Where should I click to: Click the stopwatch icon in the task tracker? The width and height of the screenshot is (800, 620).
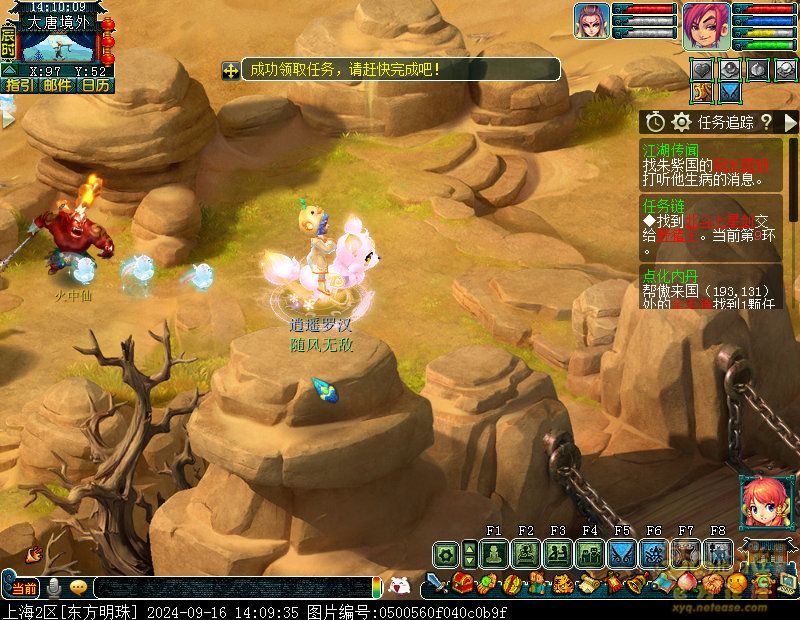[x=656, y=122]
